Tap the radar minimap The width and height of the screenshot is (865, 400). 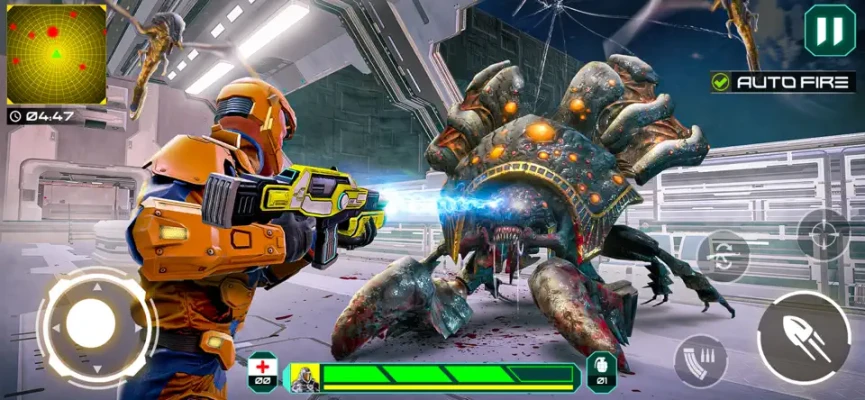56,54
